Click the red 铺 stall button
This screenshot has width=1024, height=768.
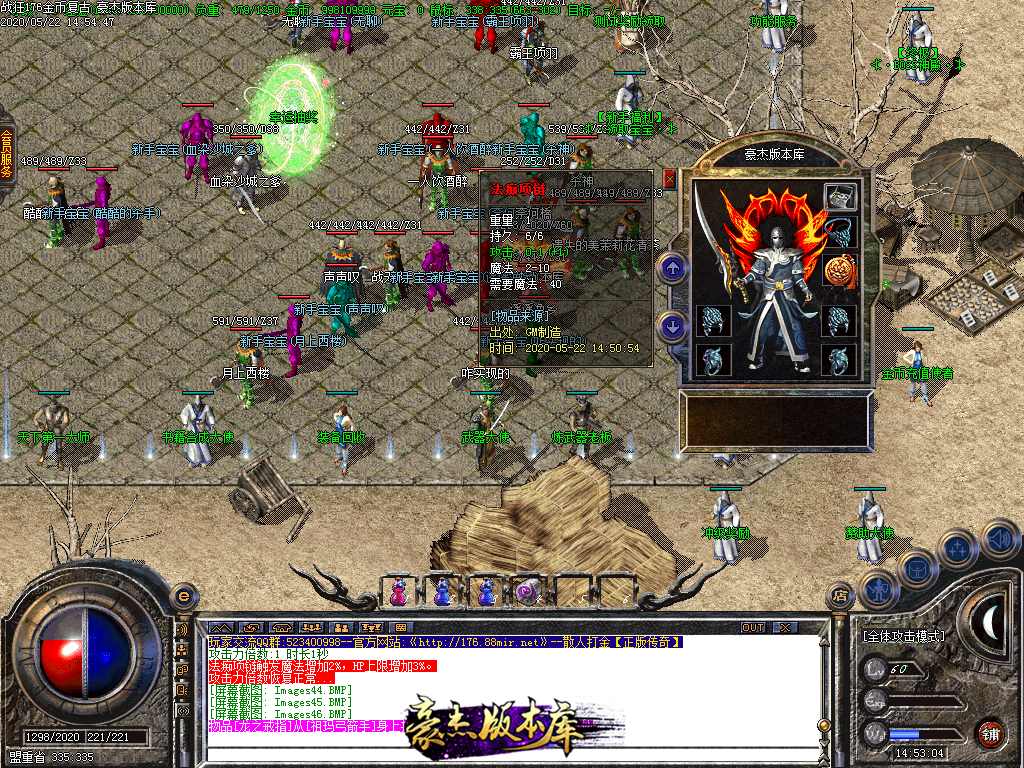pyautogui.click(x=990, y=734)
